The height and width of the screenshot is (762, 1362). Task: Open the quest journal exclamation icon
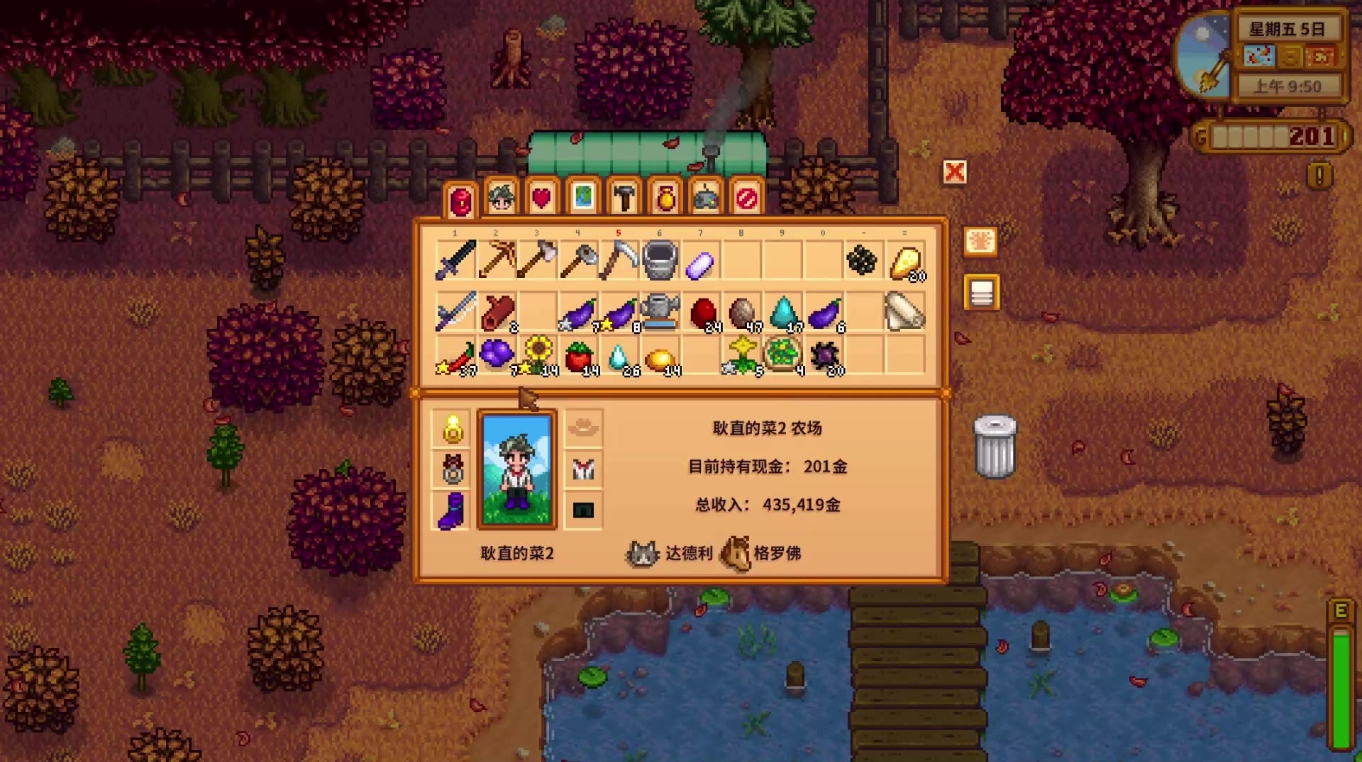[1319, 176]
